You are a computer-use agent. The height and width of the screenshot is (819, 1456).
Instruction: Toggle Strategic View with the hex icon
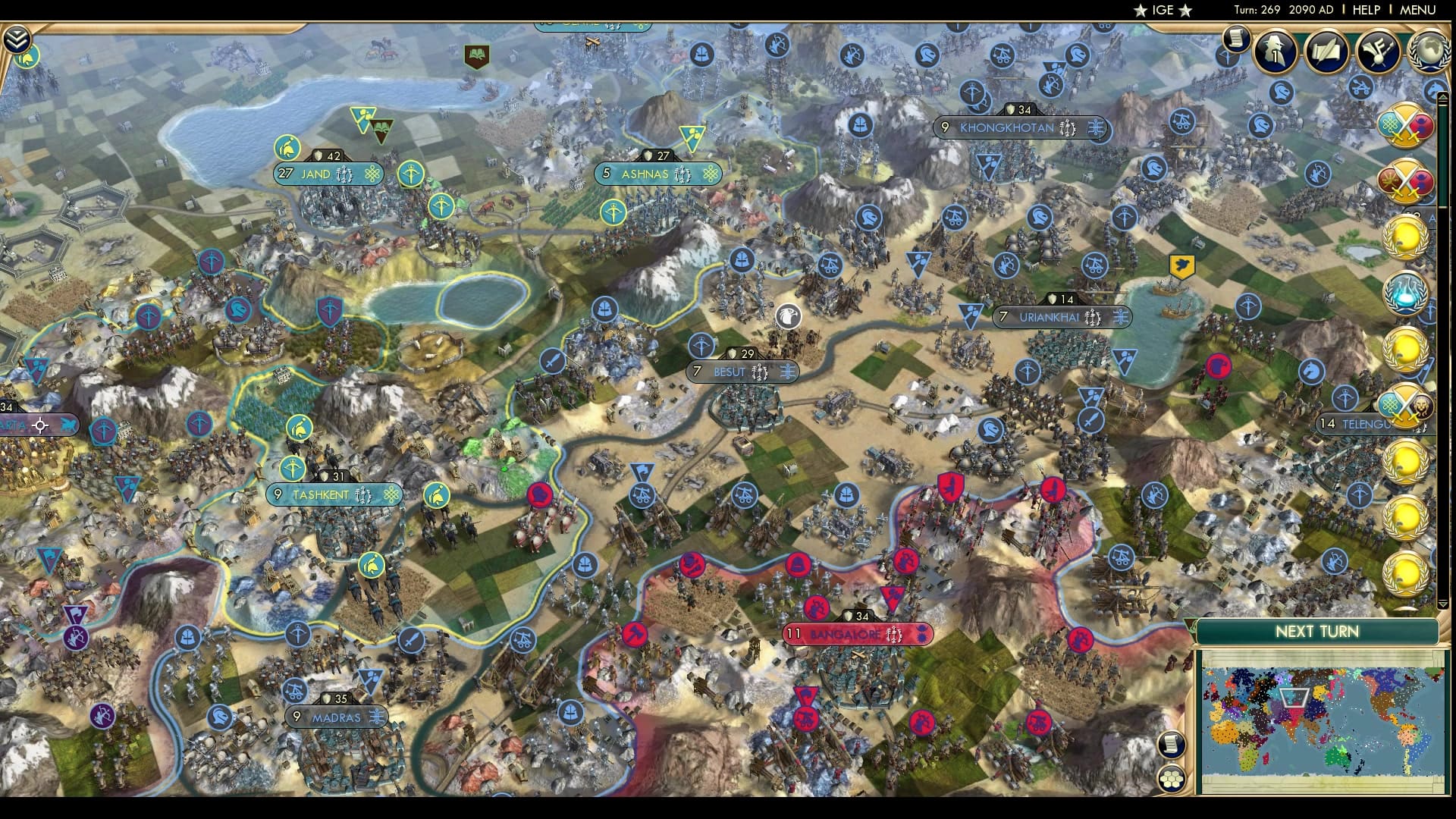[x=1172, y=779]
